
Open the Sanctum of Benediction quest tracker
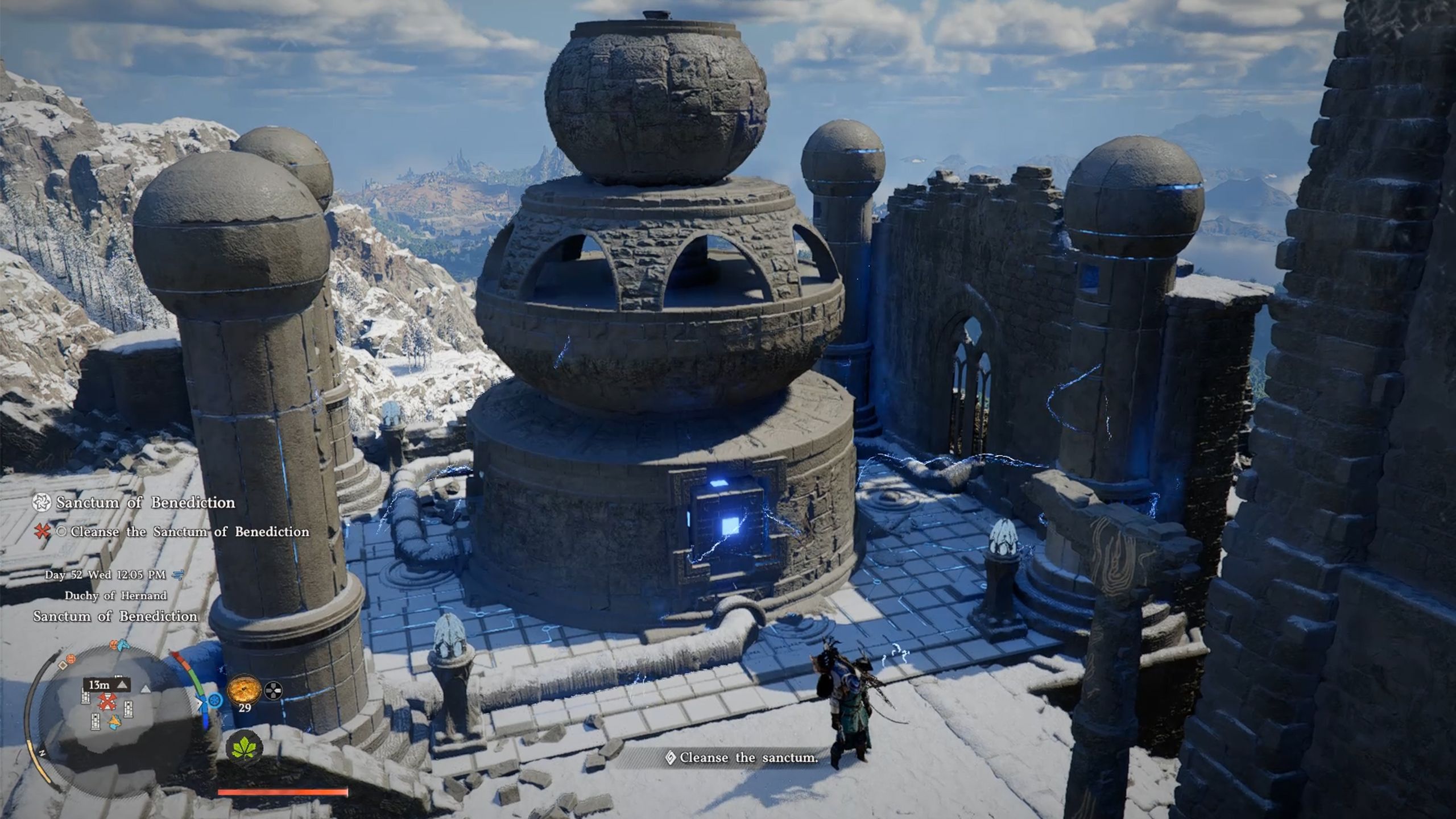click(x=144, y=502)
